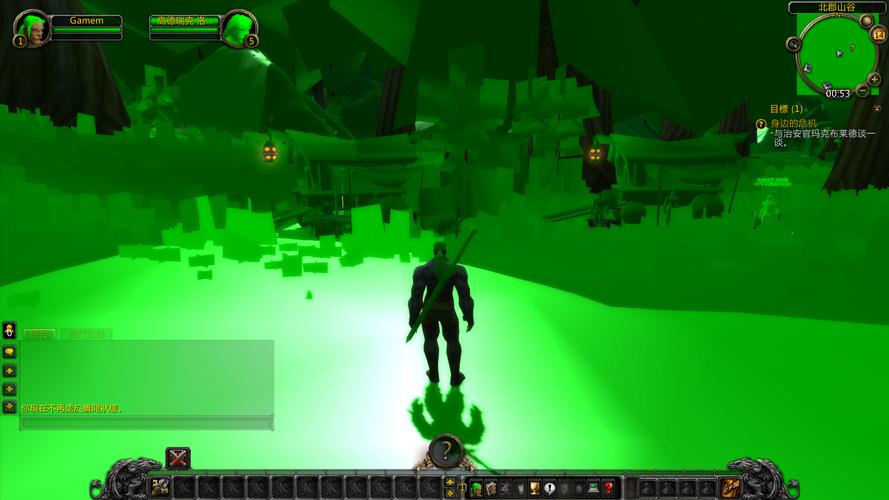Open the red question mark help button
This screenshot has height=500, width=889.
(608, 488)
